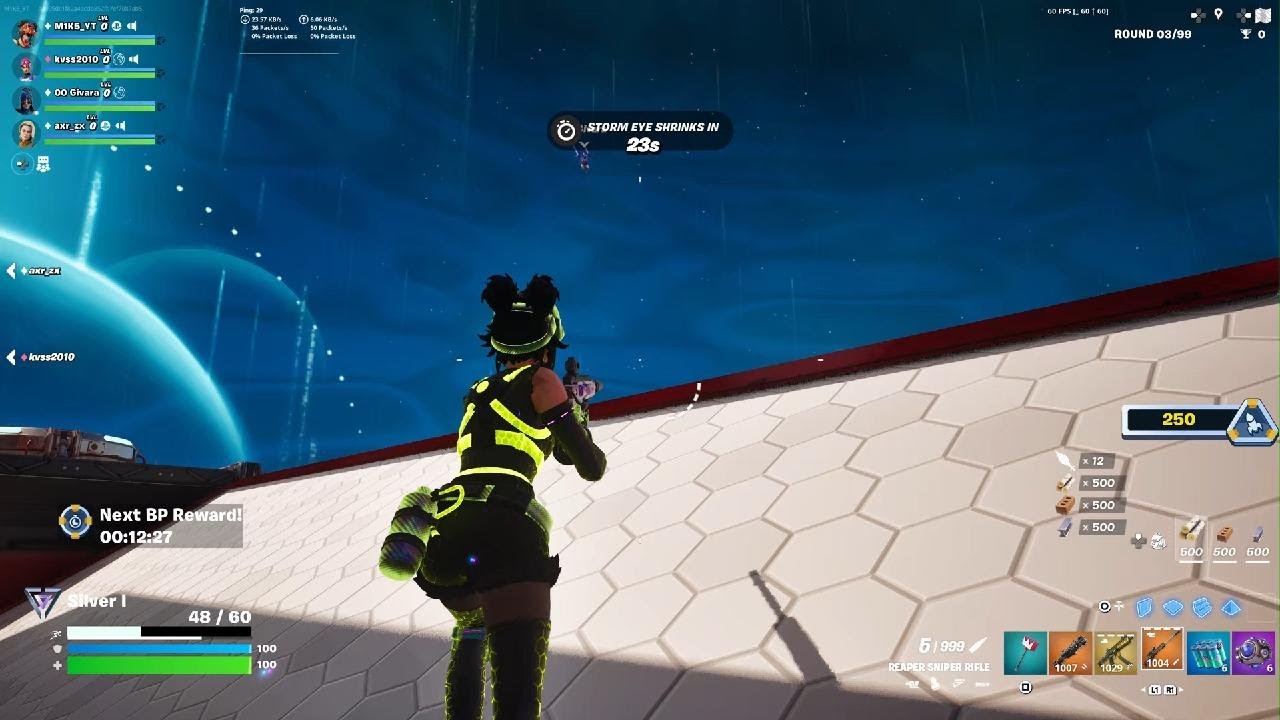
Task: Select the Reaper Sniper Rifle slot
Action: tap(1161, 650)
